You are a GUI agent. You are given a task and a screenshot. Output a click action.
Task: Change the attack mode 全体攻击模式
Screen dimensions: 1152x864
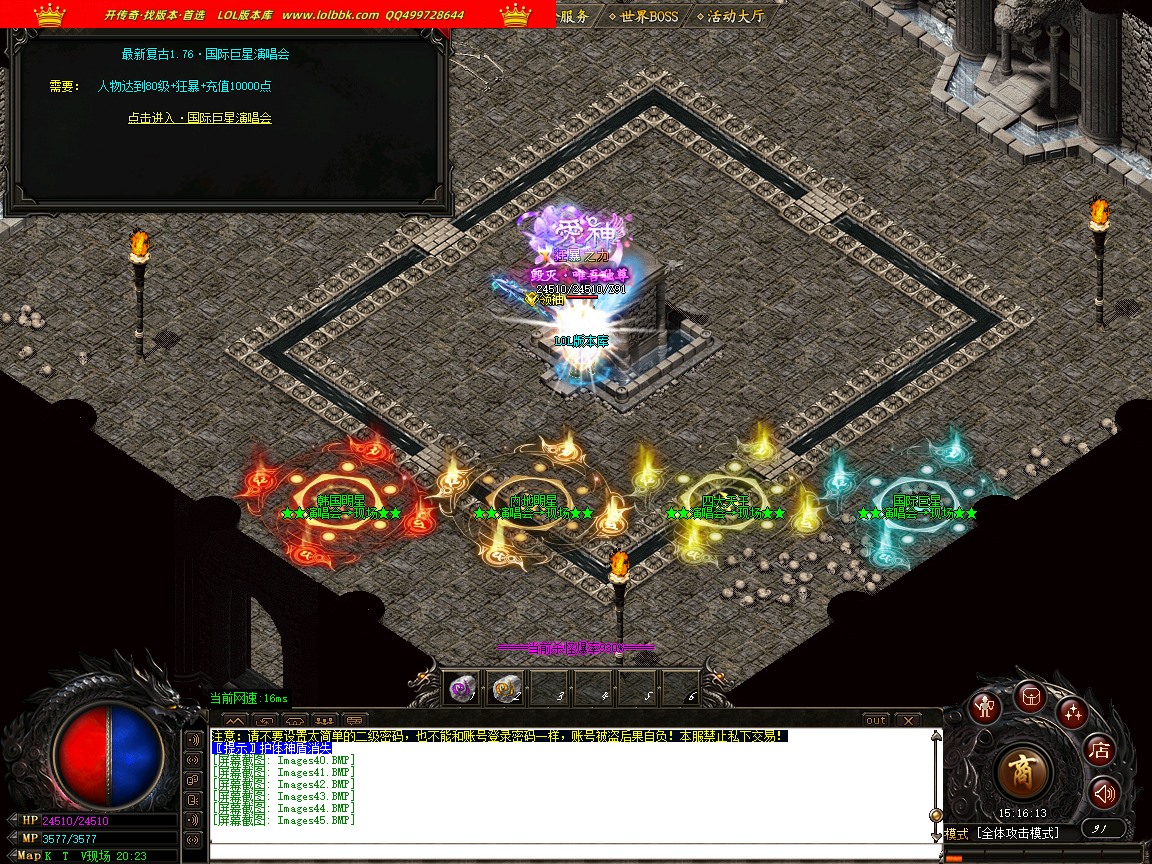click(1016, 833)
